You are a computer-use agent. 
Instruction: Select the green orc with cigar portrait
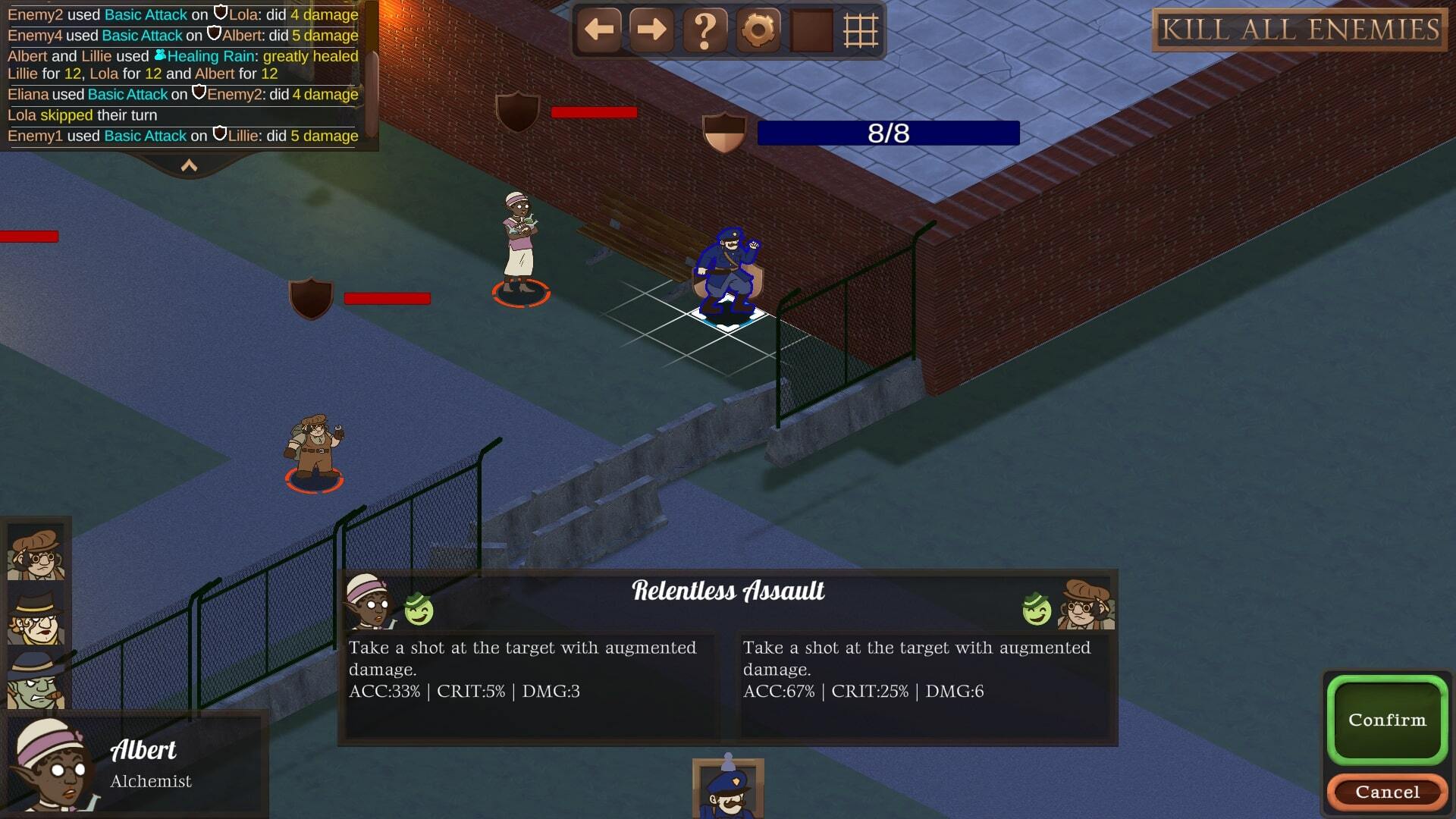click(36, 679)
